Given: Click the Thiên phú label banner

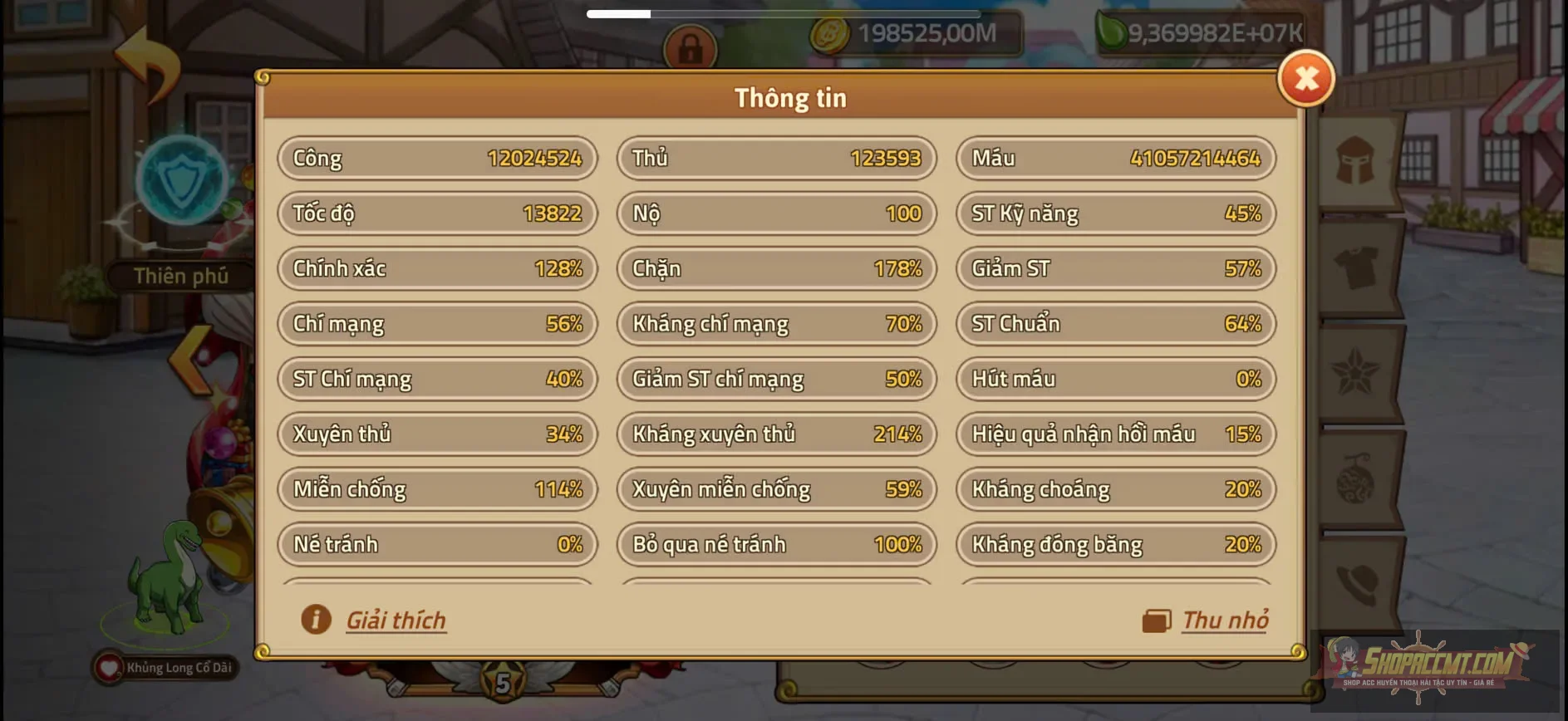Looking at the screenshot, I should [x=182, y=276].
